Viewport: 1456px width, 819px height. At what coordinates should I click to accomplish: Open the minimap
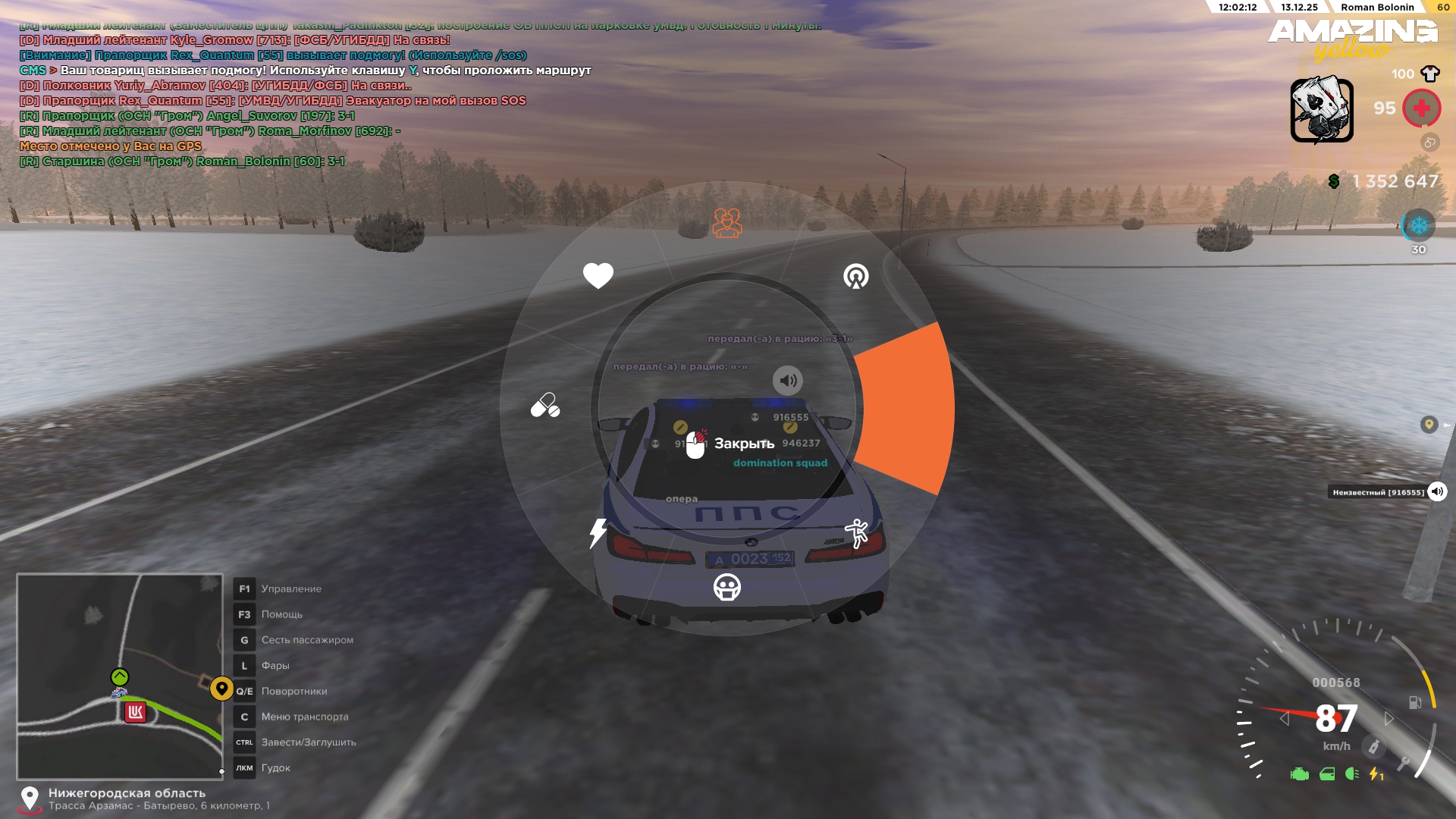pyautogui.click(x=120, y=676)
